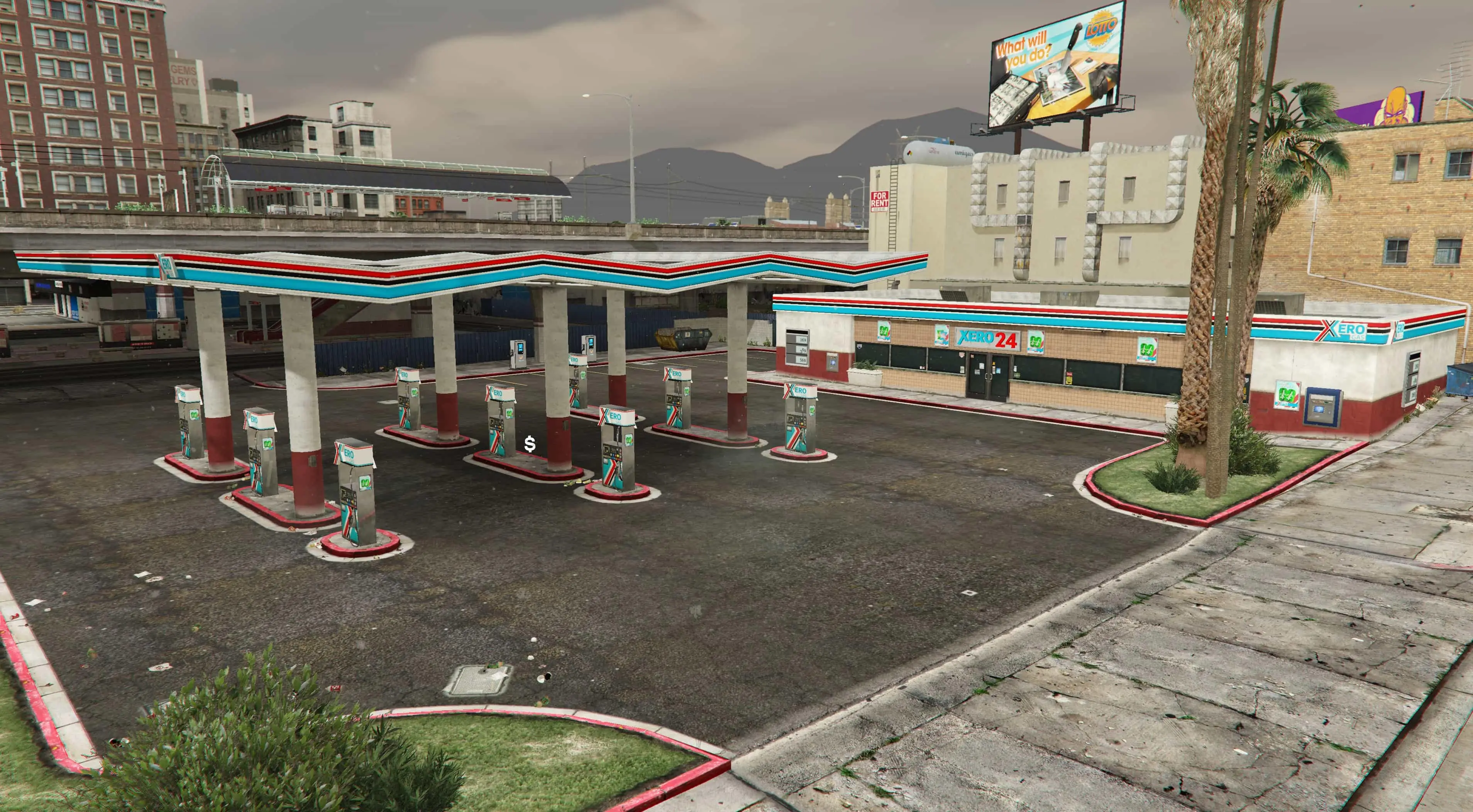Click the white dollar sign marker
The height and width of the screenshot is (812, 1473).
click(x=530, y=444)
